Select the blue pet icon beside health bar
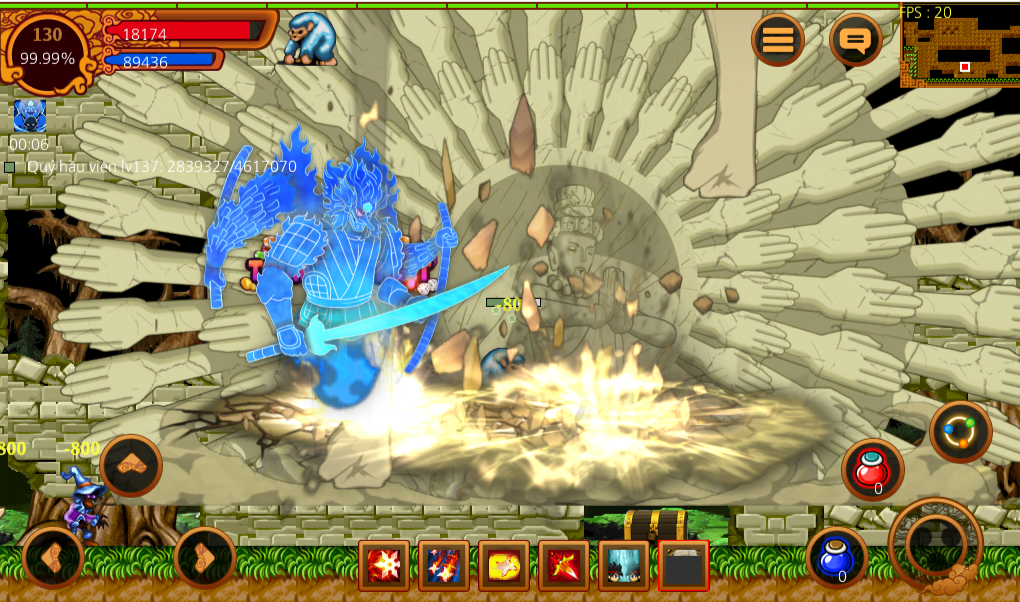The image size is (1020, 602). point(310,40)
